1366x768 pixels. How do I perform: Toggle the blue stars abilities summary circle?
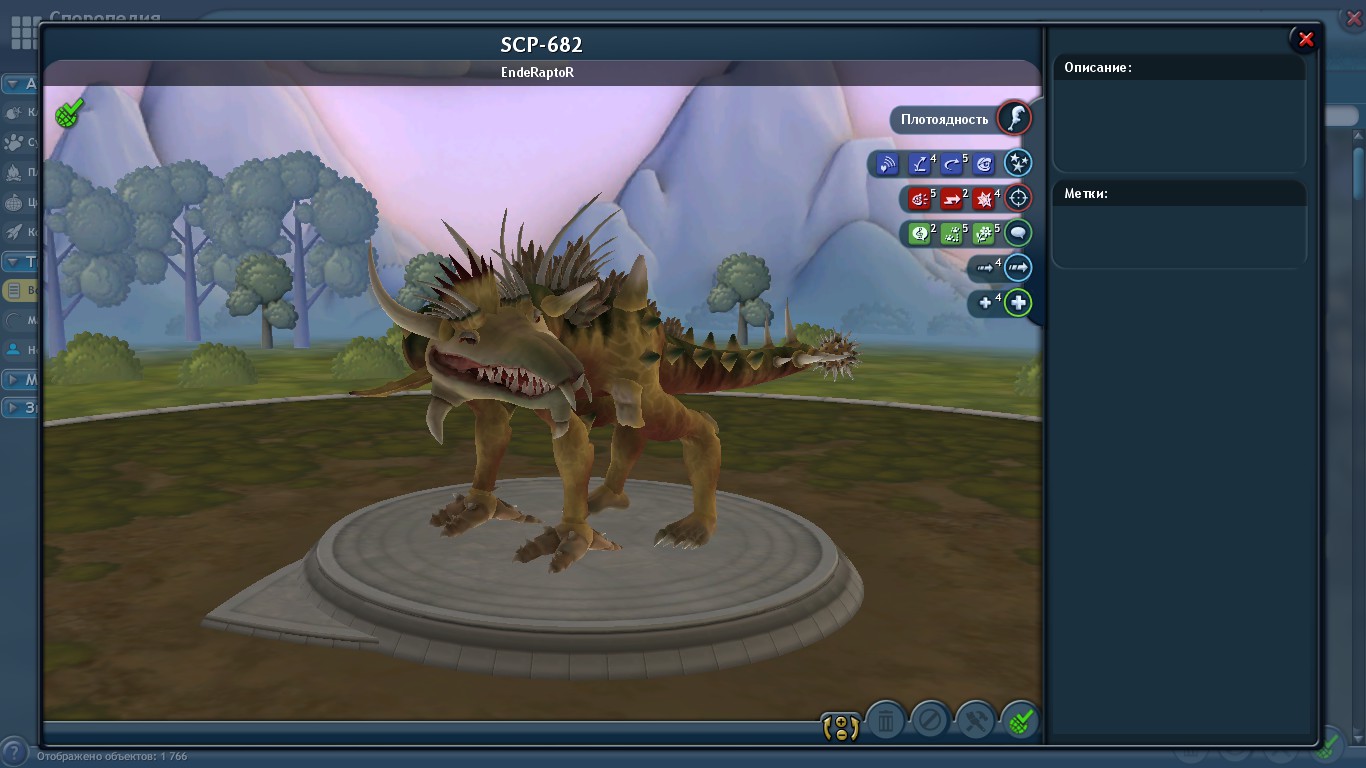[1018, 164]
